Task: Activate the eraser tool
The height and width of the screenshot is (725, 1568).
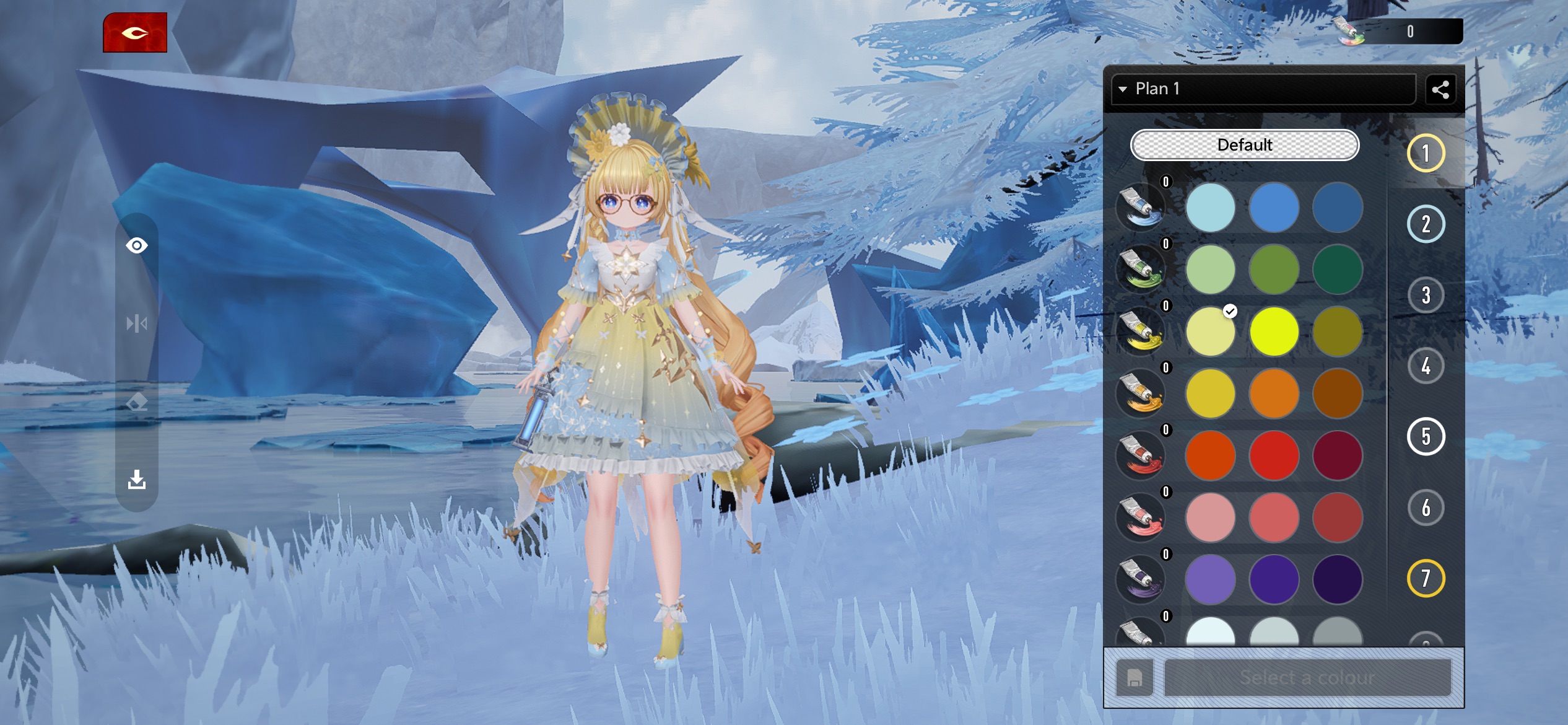Action: pyautogui.click(x=137, y=403)
